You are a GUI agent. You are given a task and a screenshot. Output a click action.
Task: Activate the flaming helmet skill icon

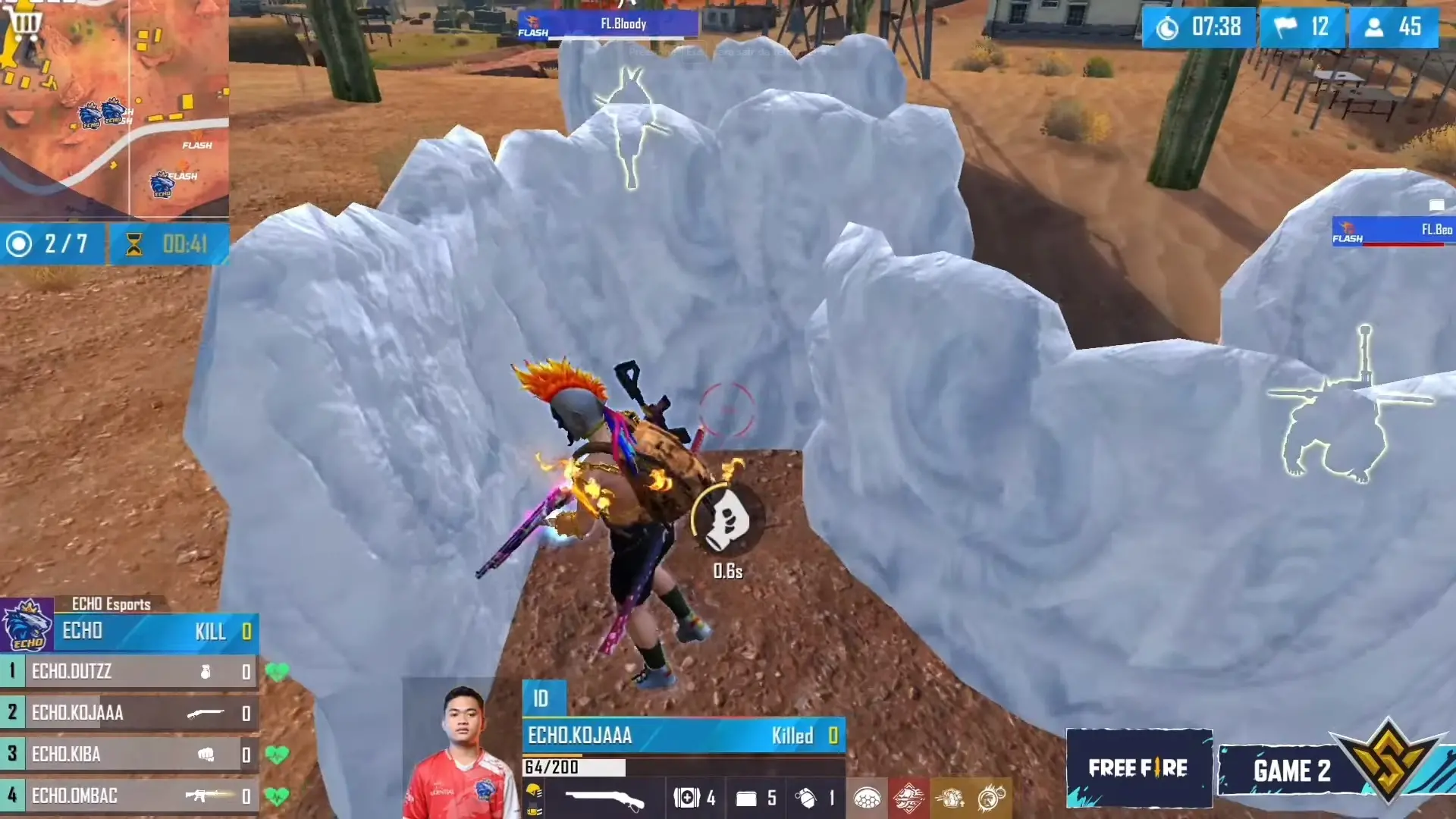pyautogui.click(x=991, y=798)
